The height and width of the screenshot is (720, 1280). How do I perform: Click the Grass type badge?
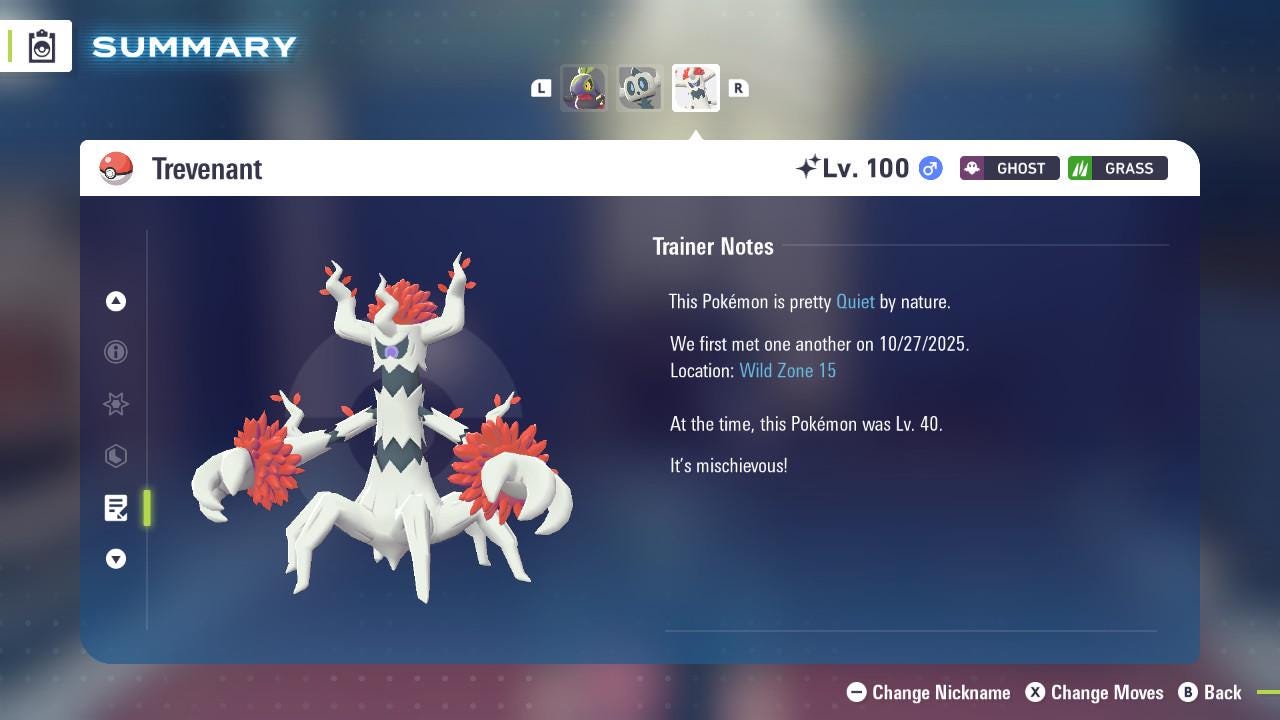pos(1117,168)
